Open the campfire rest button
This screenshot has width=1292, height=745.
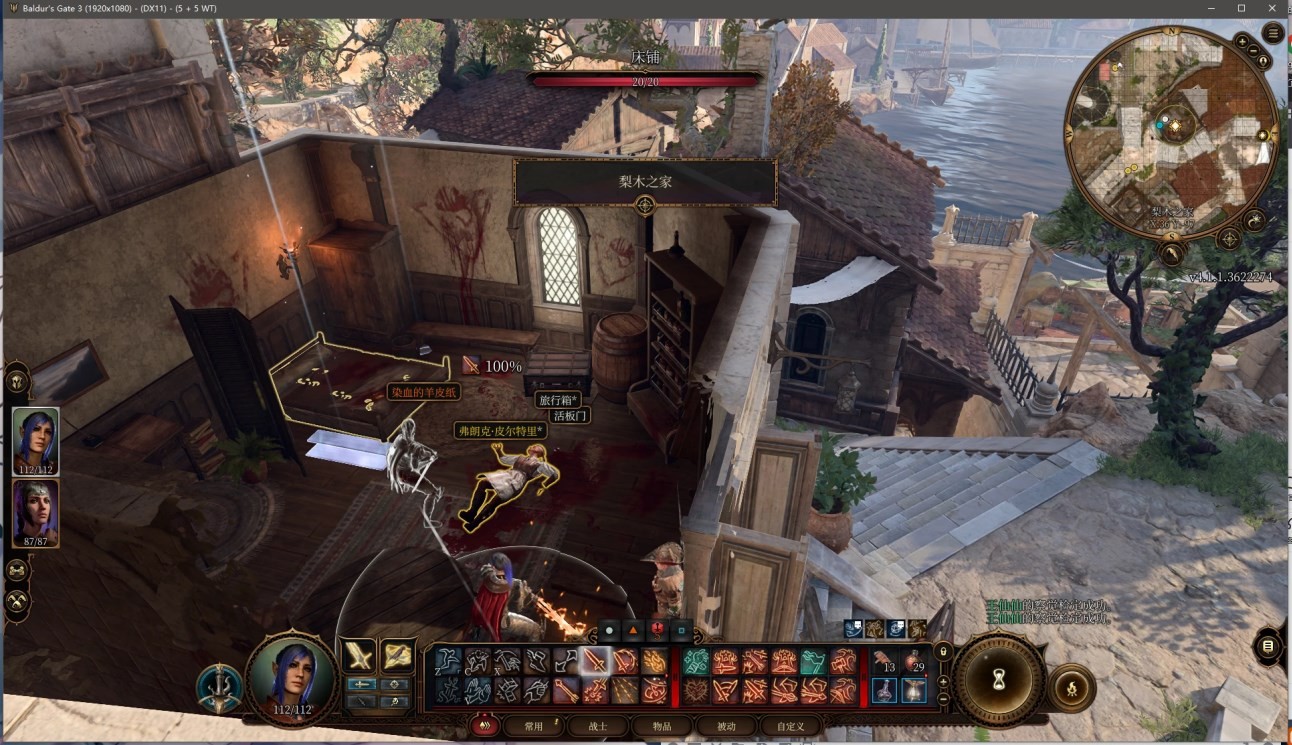coord(1071,688)
